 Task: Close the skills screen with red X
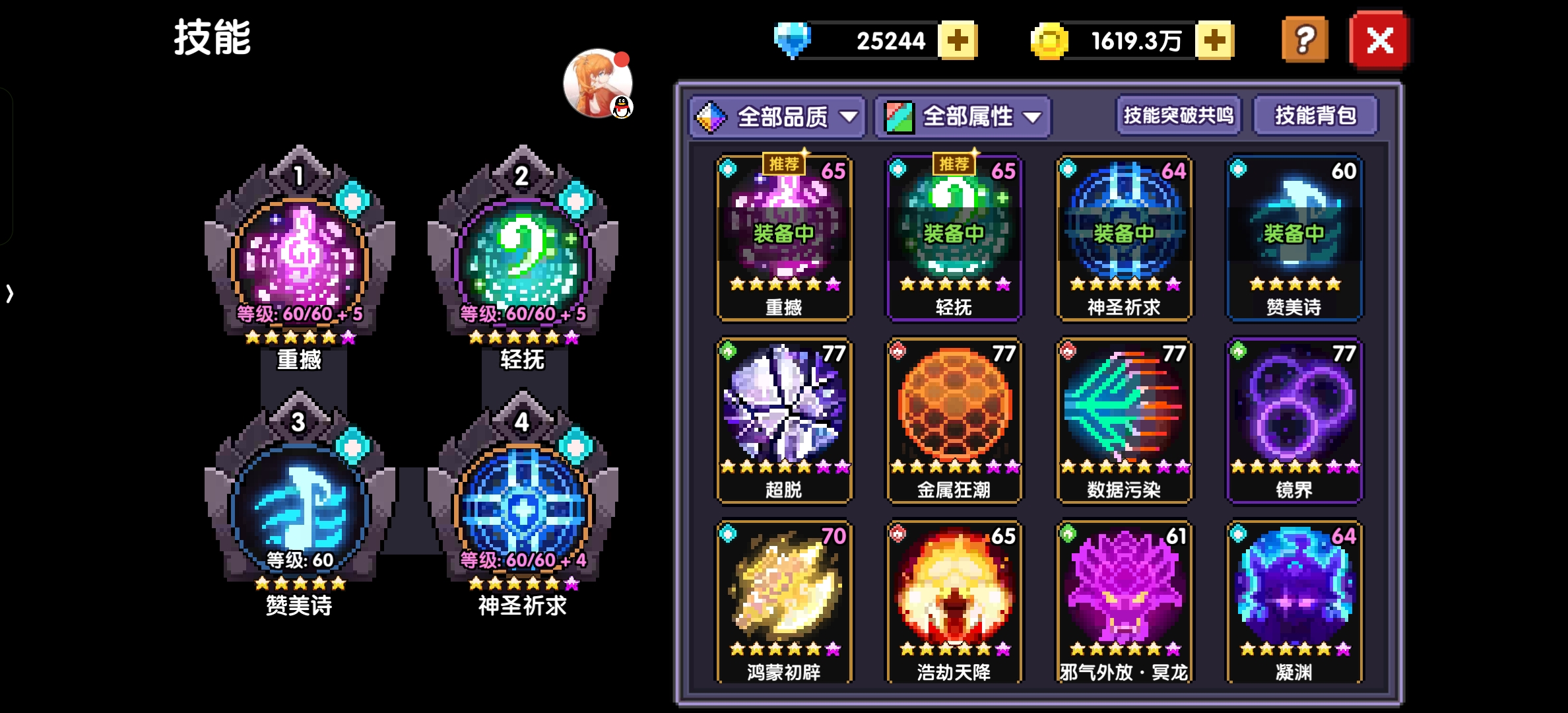[1379, 41]
